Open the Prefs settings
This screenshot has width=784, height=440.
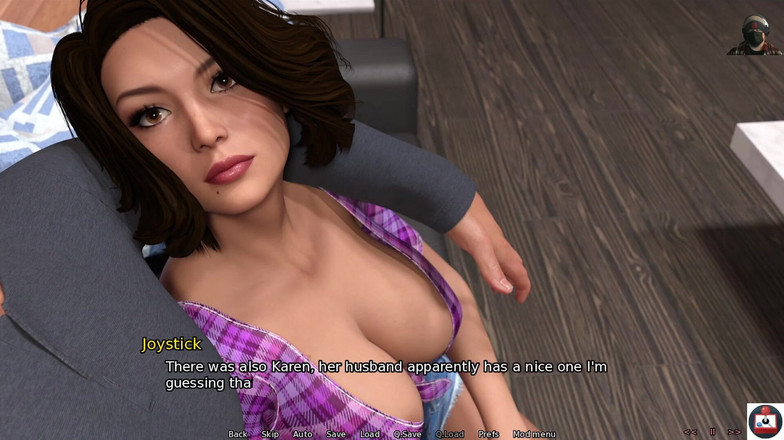point(488,434)
